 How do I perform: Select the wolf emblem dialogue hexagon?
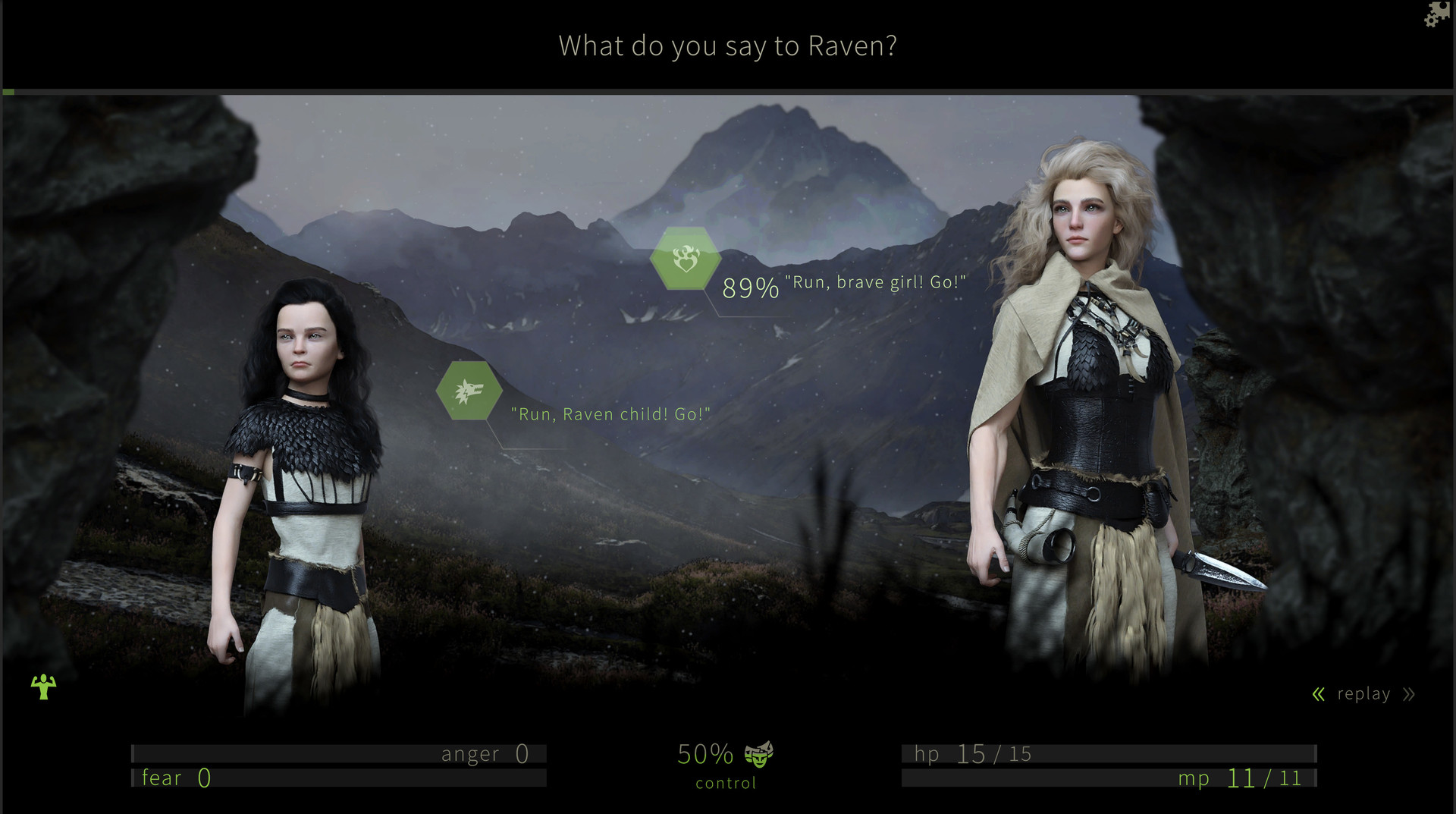(469, 389)
